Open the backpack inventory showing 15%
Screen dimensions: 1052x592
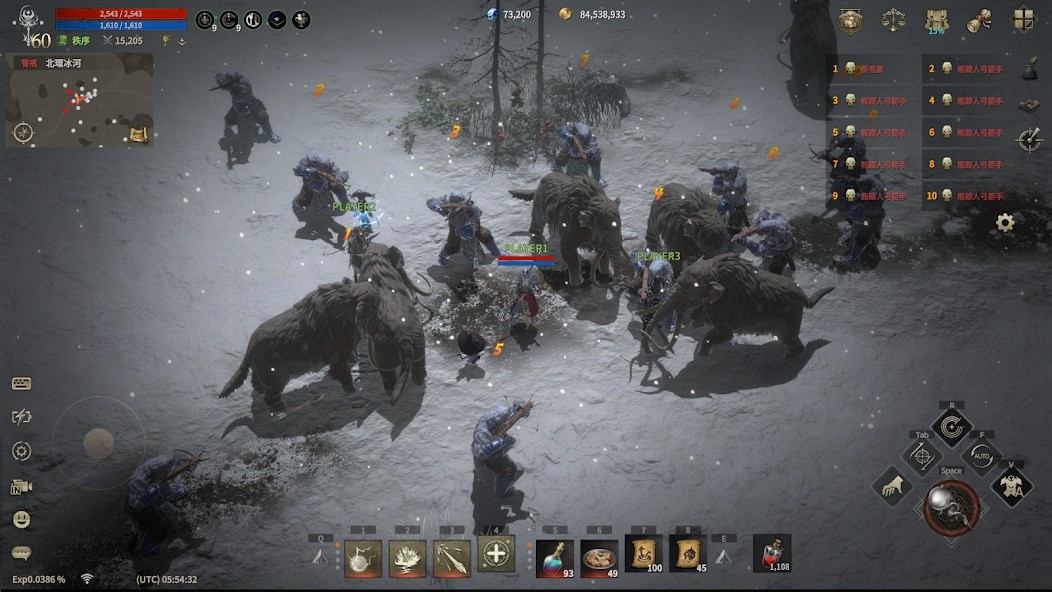pyautogui.click(x=937, y=19)
